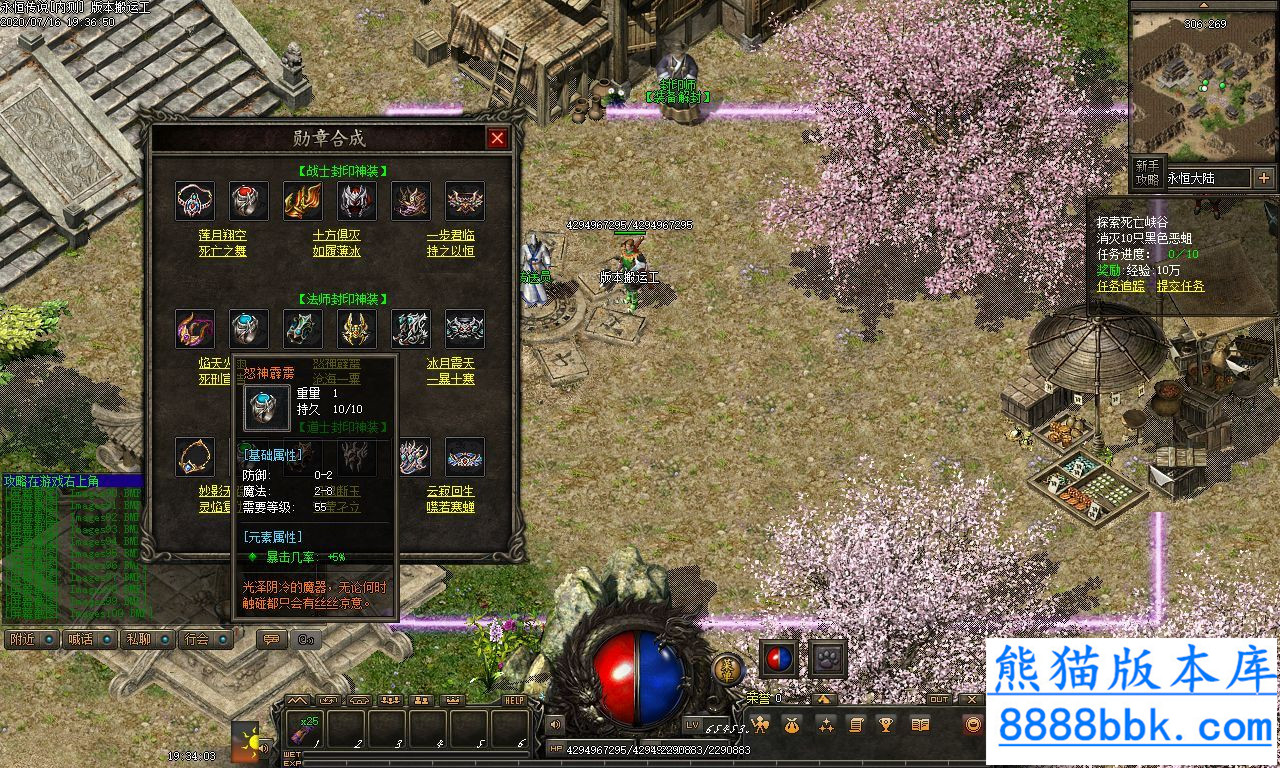Open the 新手攻略 beginner guide button
The width and height of the screenshot is (1280, 768).
pyautogui.click(x=1146, y=172)
